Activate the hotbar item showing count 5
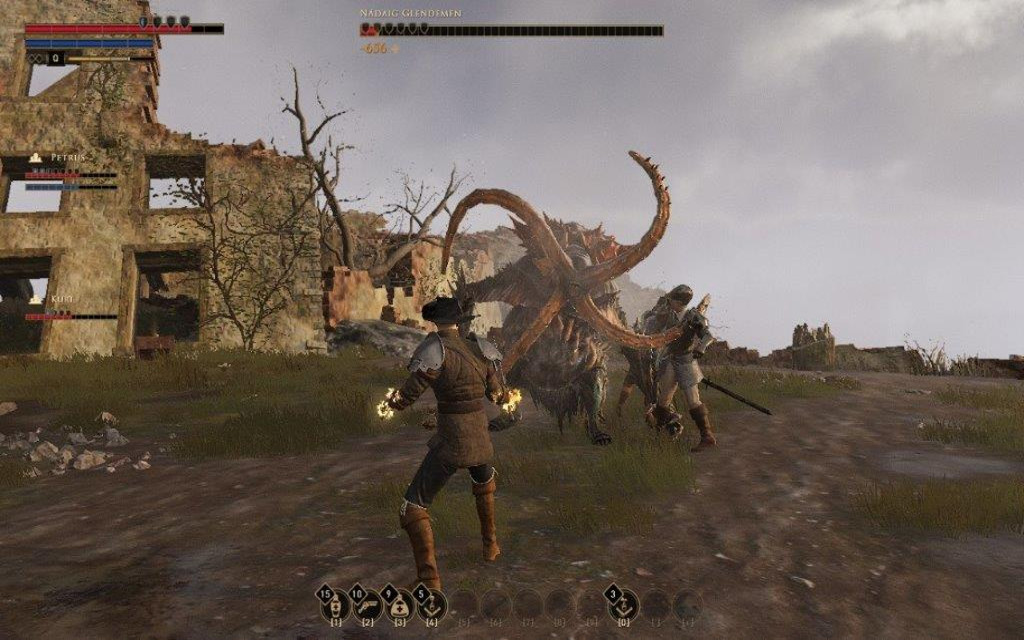This screenshot has width=1024, height=640. tap(432, 605)
